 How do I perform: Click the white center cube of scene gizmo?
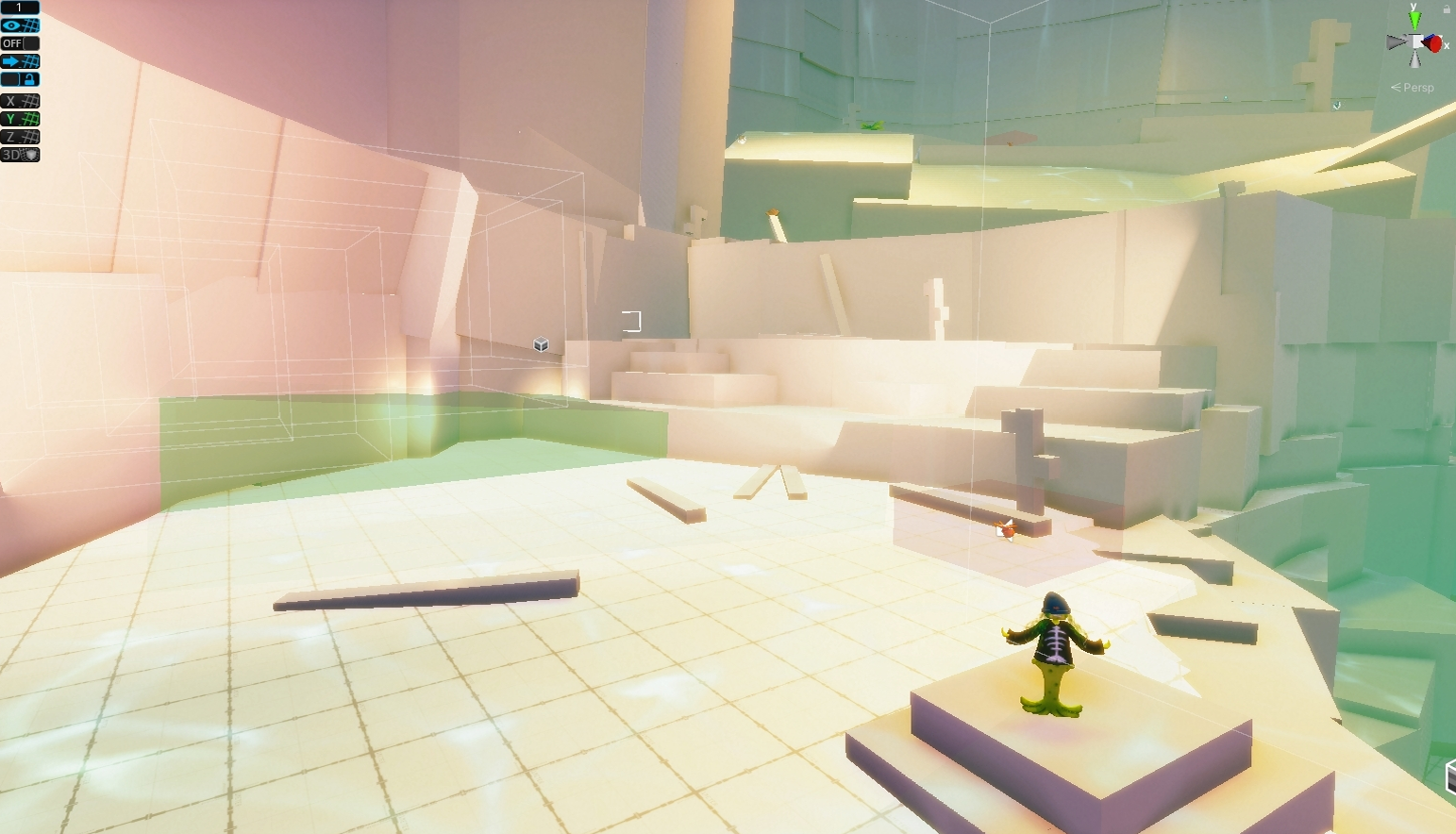pos(1416,42)
